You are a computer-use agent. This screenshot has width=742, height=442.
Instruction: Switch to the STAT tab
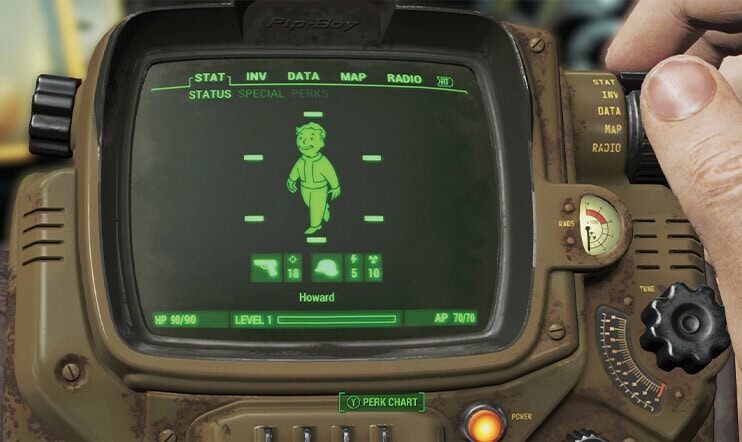[209, 77]
